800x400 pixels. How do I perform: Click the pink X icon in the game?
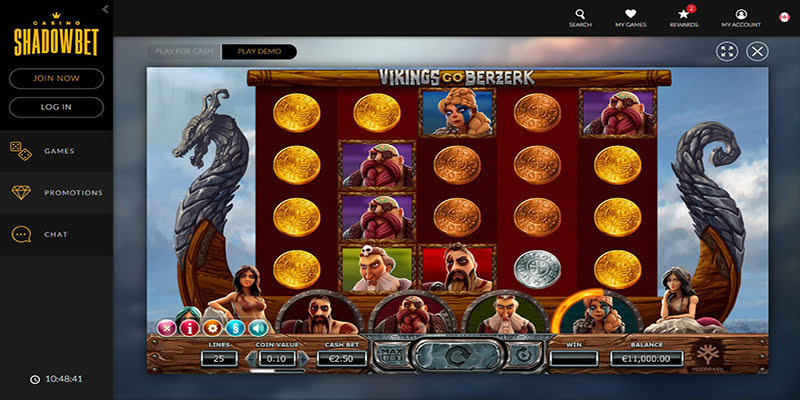click(165, 327)
